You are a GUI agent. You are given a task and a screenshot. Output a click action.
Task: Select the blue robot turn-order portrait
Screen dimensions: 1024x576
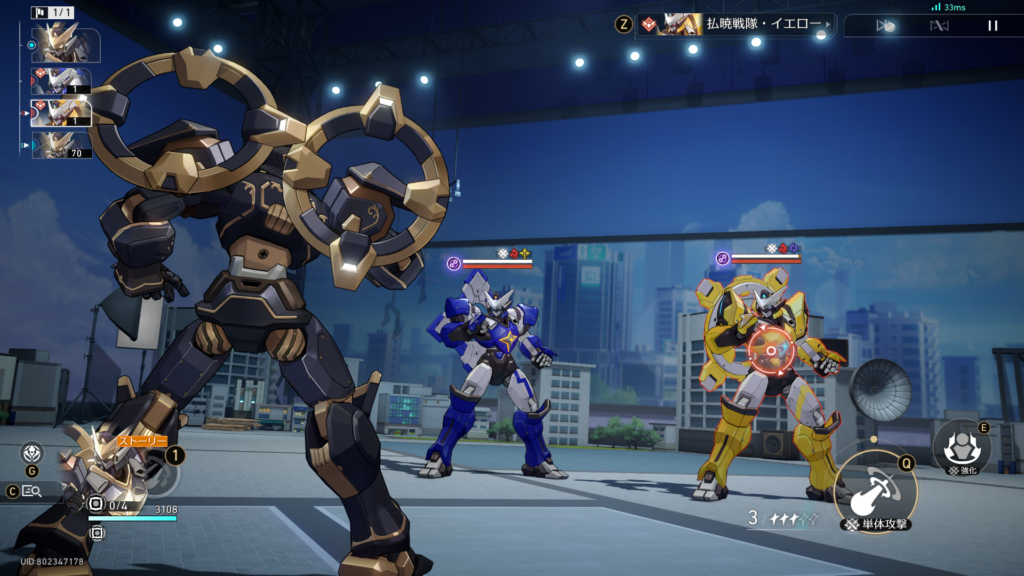pyautogui.click(x=62, y=81)
